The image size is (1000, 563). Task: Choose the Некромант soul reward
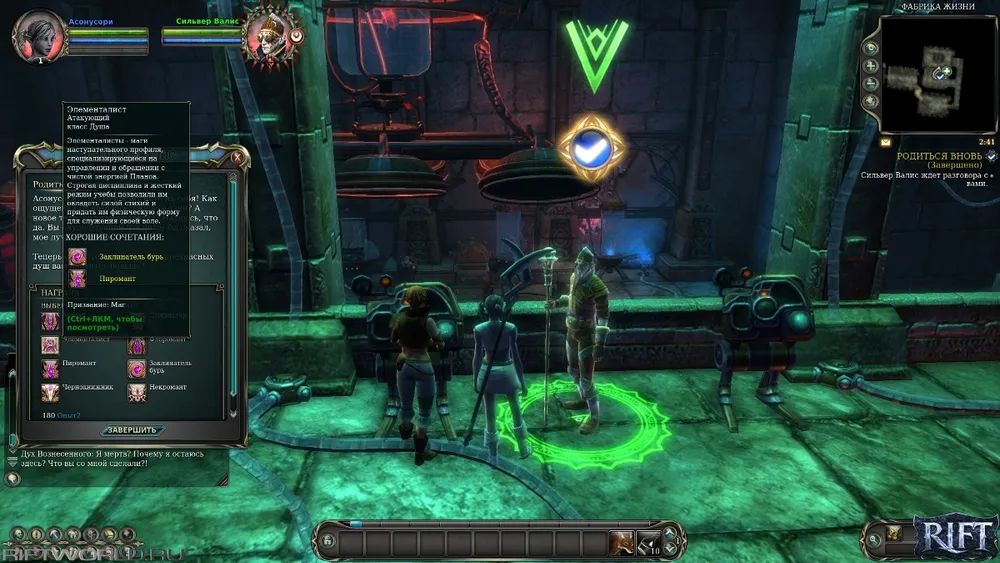pyautogui.click(x=137, y=393)
